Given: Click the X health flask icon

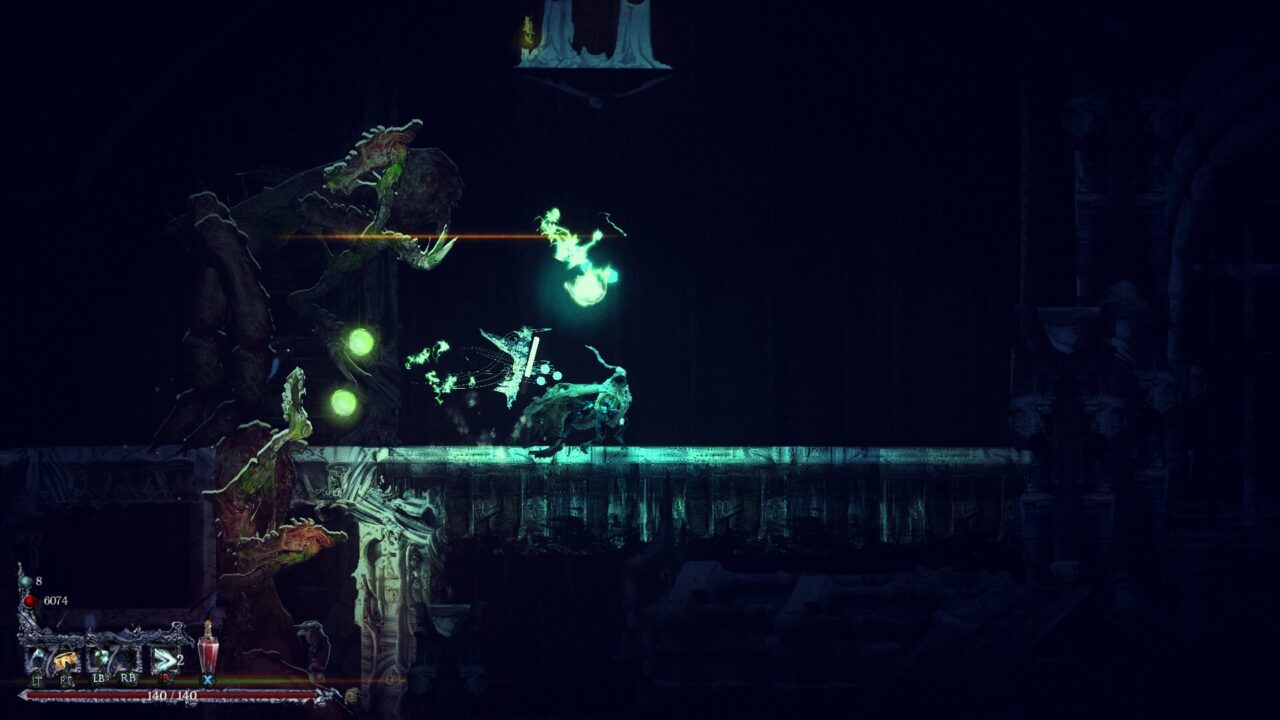Looking at the screenshot, I should click(x=208, y=655).
